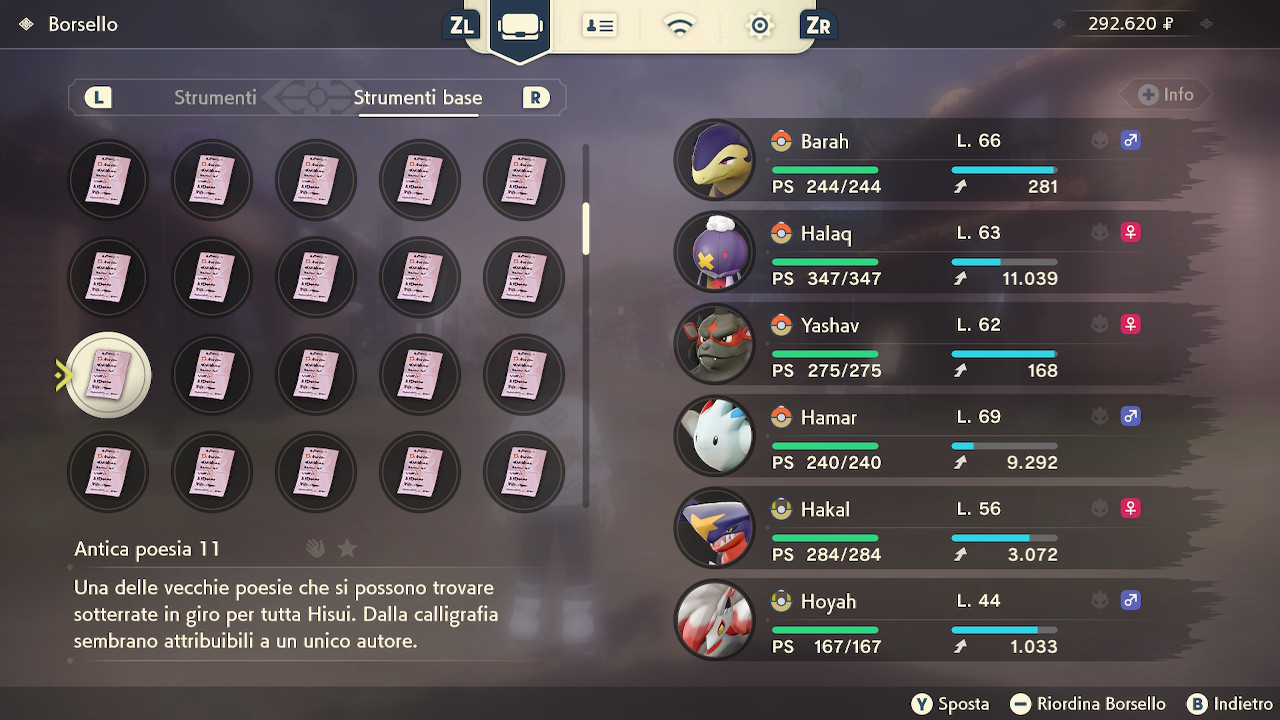
Task: Select the highlighted Antica poesia 11 slot
Action: click(108, 375)
